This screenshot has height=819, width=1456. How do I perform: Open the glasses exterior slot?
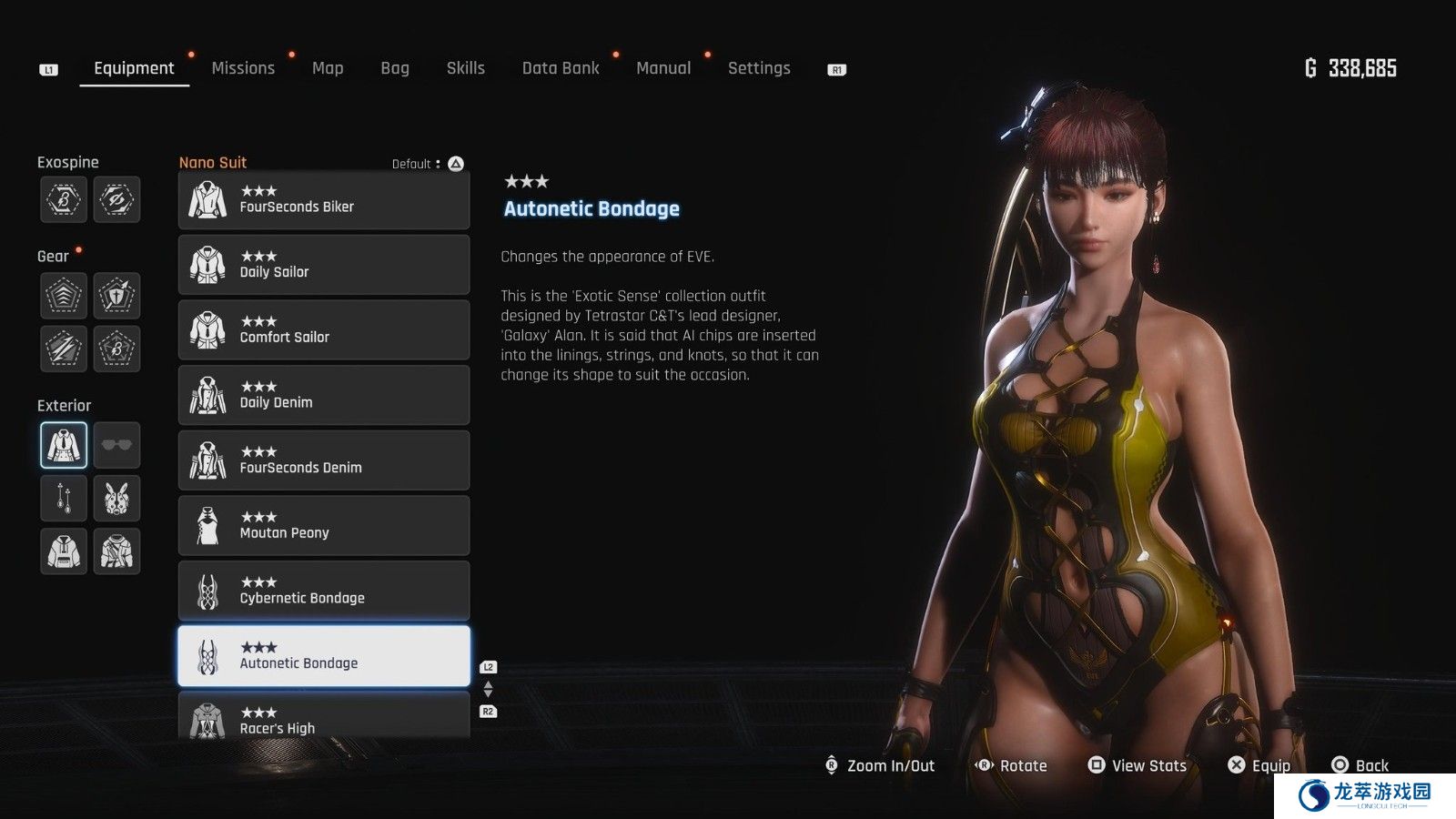[116, 445]
